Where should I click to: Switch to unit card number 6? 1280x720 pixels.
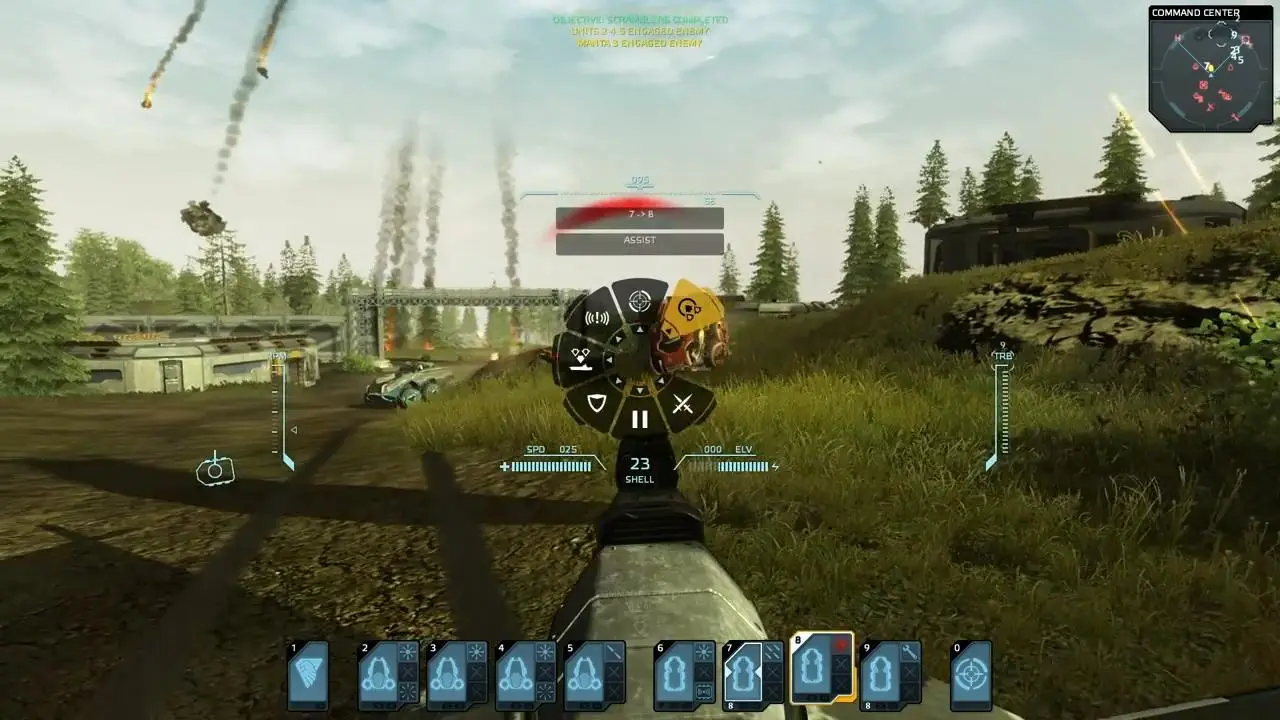pos(684,676)
